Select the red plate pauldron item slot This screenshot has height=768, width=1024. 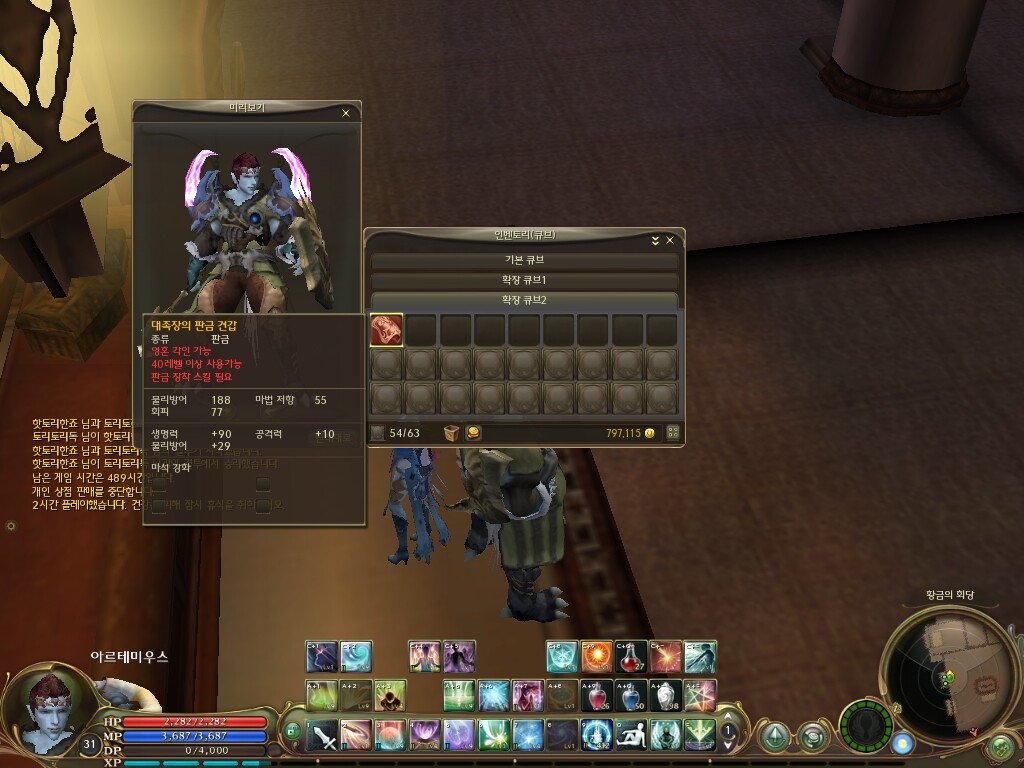tap(387, 329)
